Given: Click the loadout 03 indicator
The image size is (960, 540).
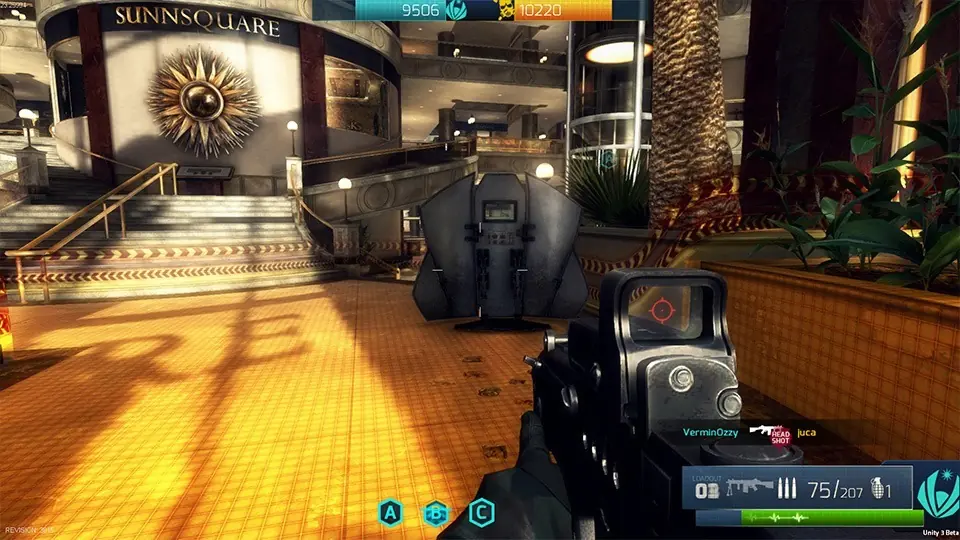Looking at the screenshot, I should click(708, 488).
